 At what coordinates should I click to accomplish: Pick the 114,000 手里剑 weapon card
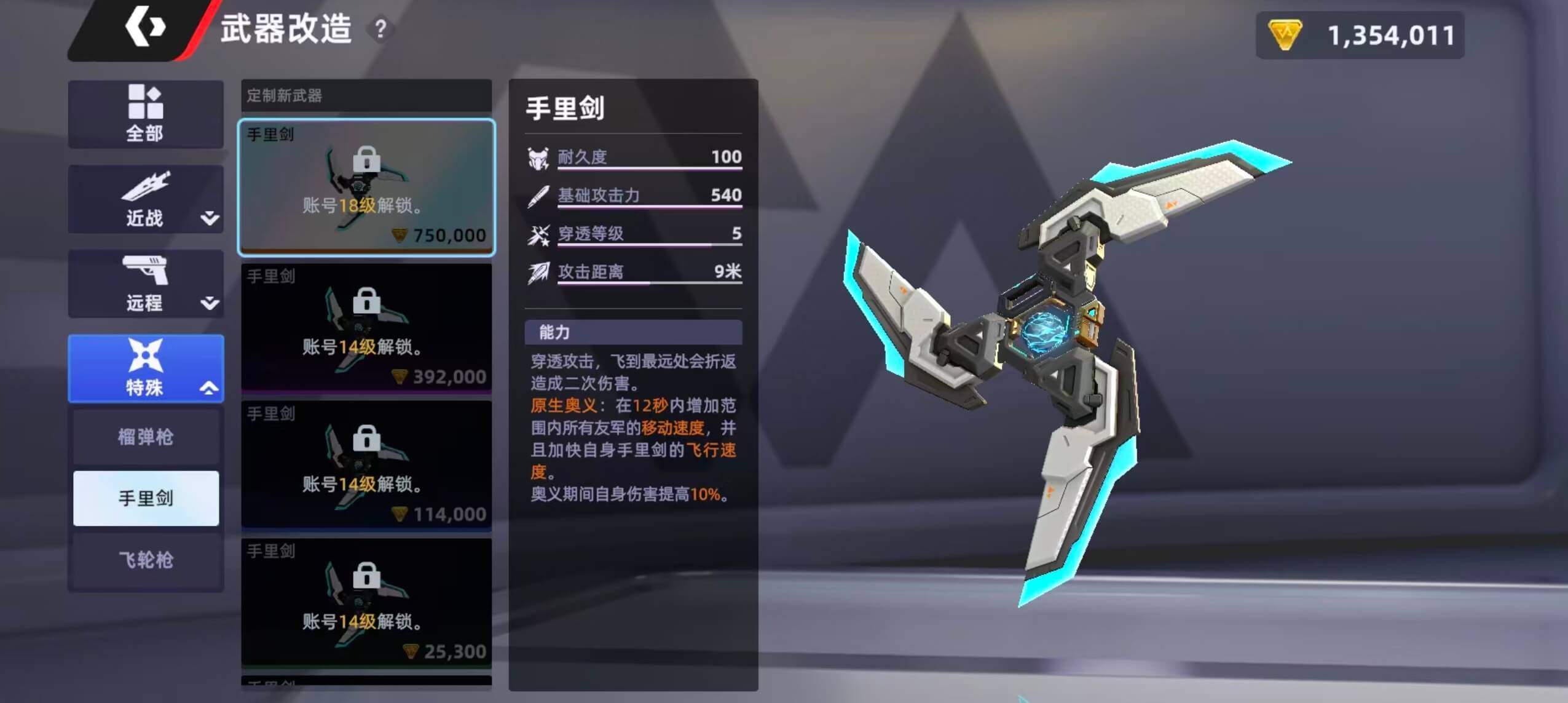[366, 465]
